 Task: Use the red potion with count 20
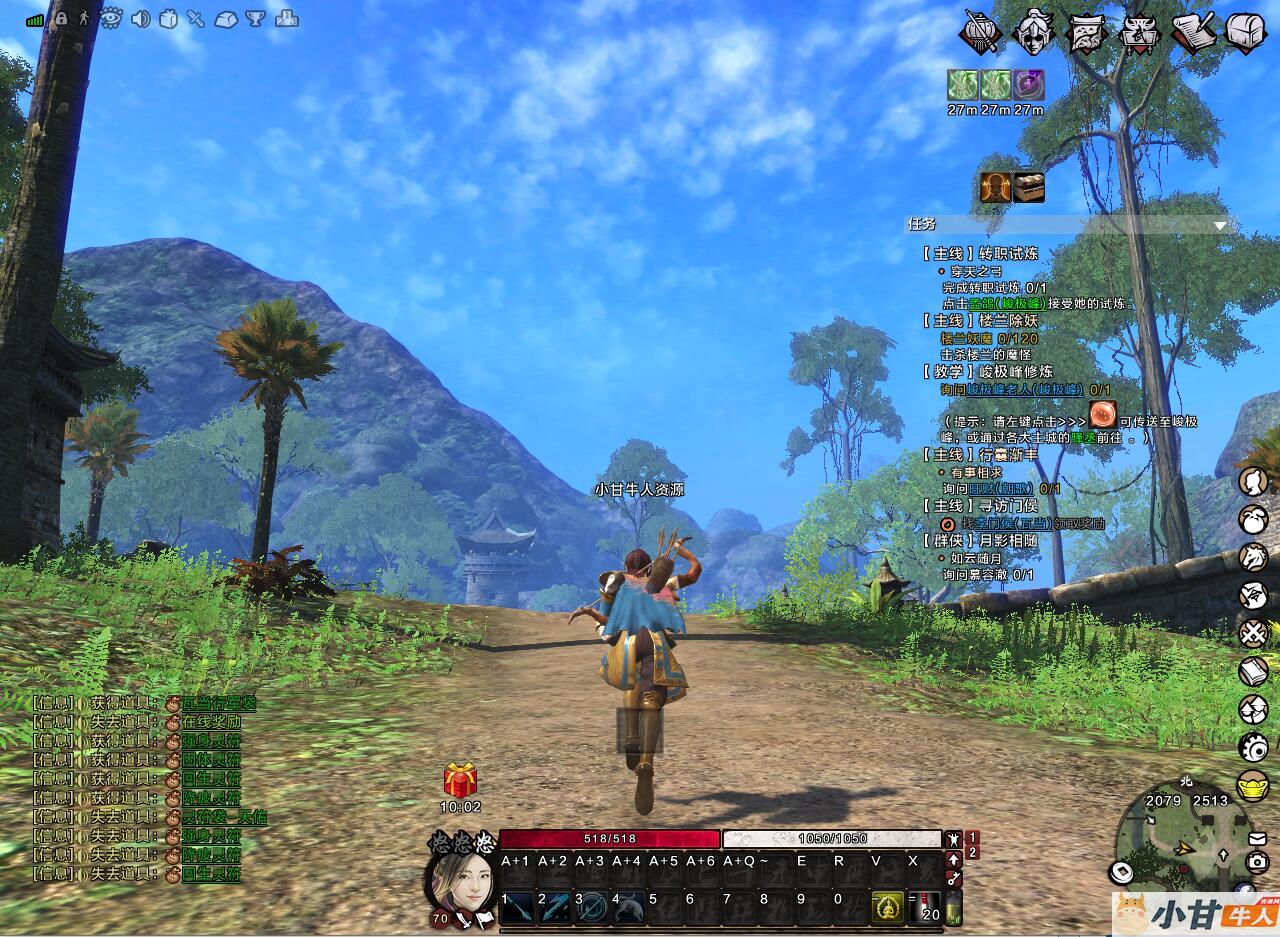tap(928, 907)
